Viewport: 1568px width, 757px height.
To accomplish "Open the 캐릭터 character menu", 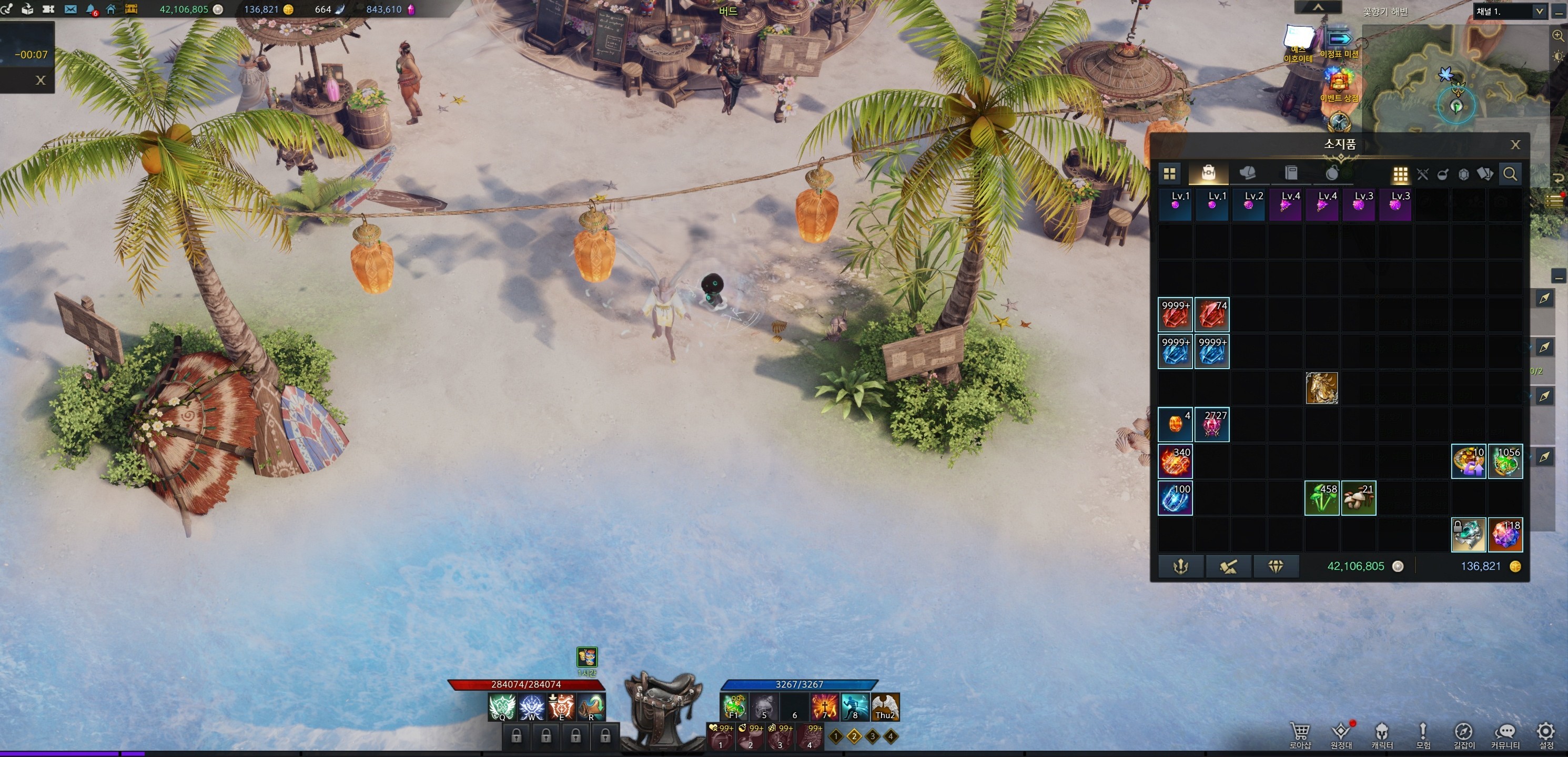I will click(x=1382, y=734).
